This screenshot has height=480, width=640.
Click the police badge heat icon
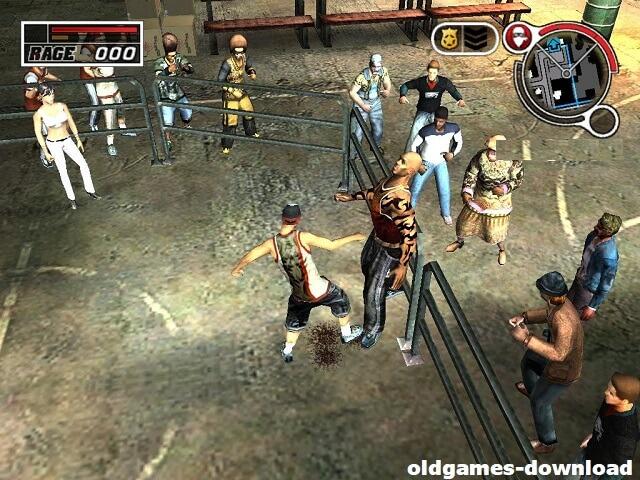coord(447,39)
